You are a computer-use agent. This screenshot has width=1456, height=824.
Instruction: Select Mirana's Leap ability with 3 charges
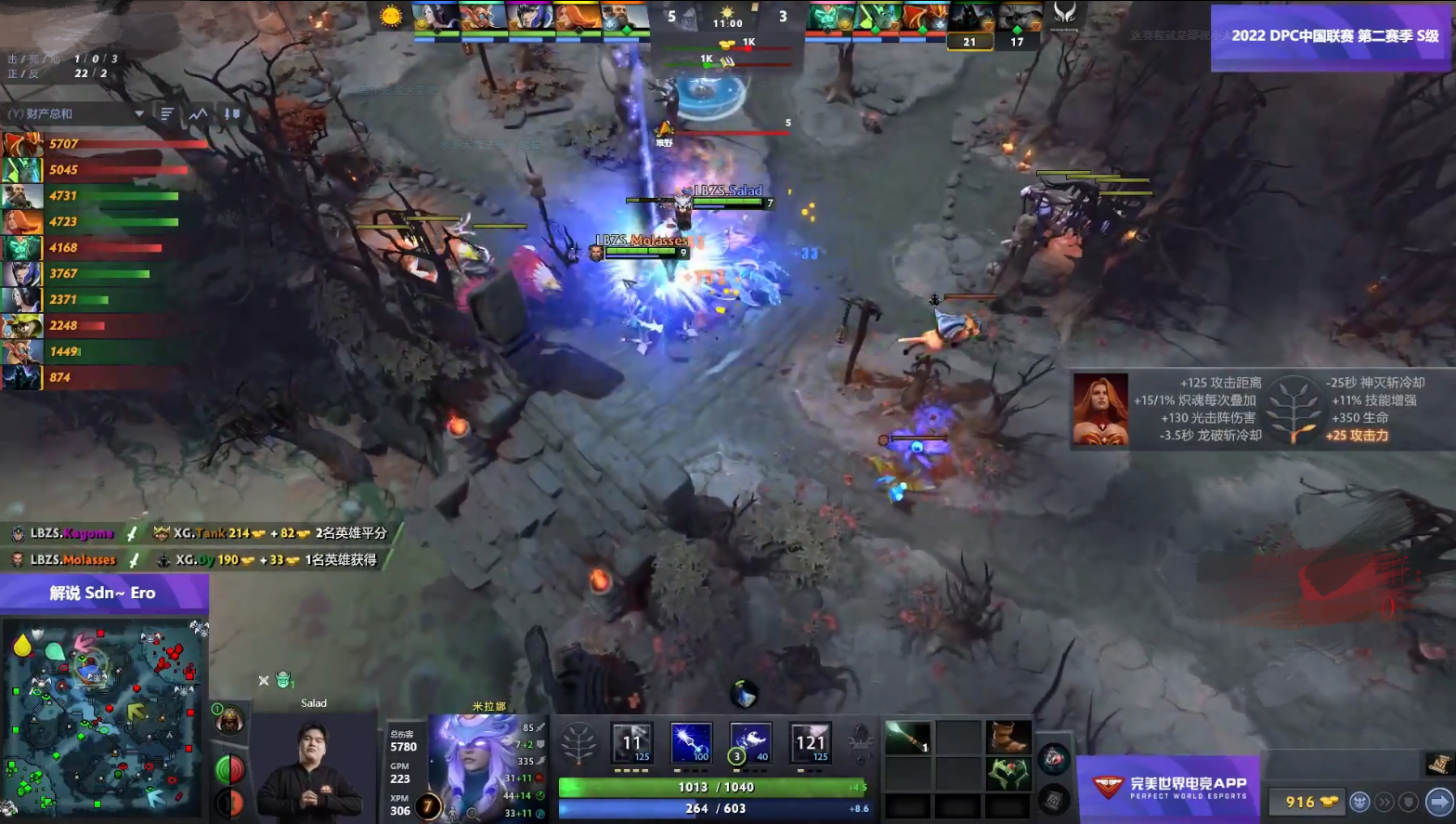pos(750,743)
